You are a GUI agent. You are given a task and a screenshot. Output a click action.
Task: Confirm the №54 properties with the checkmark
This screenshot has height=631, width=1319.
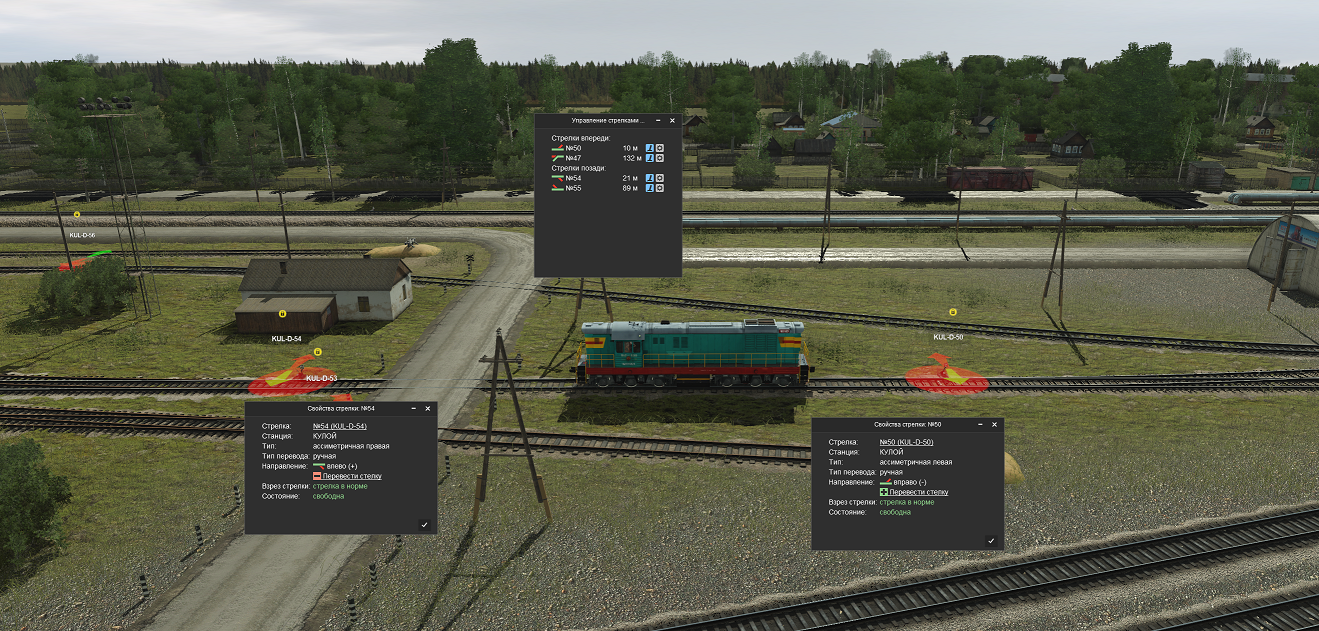click(x=424, y=524)
